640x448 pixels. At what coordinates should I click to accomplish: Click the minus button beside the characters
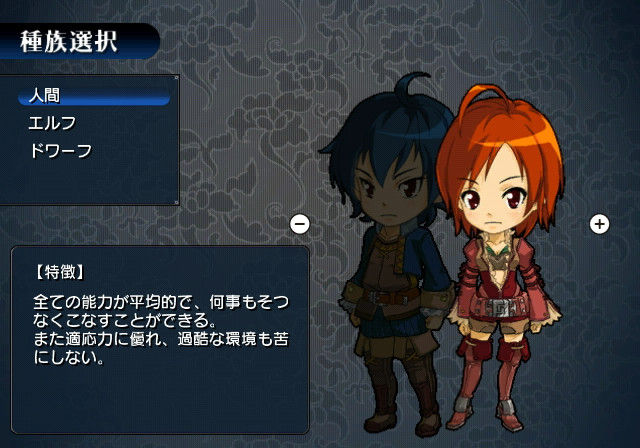click(x=299, y=223)
